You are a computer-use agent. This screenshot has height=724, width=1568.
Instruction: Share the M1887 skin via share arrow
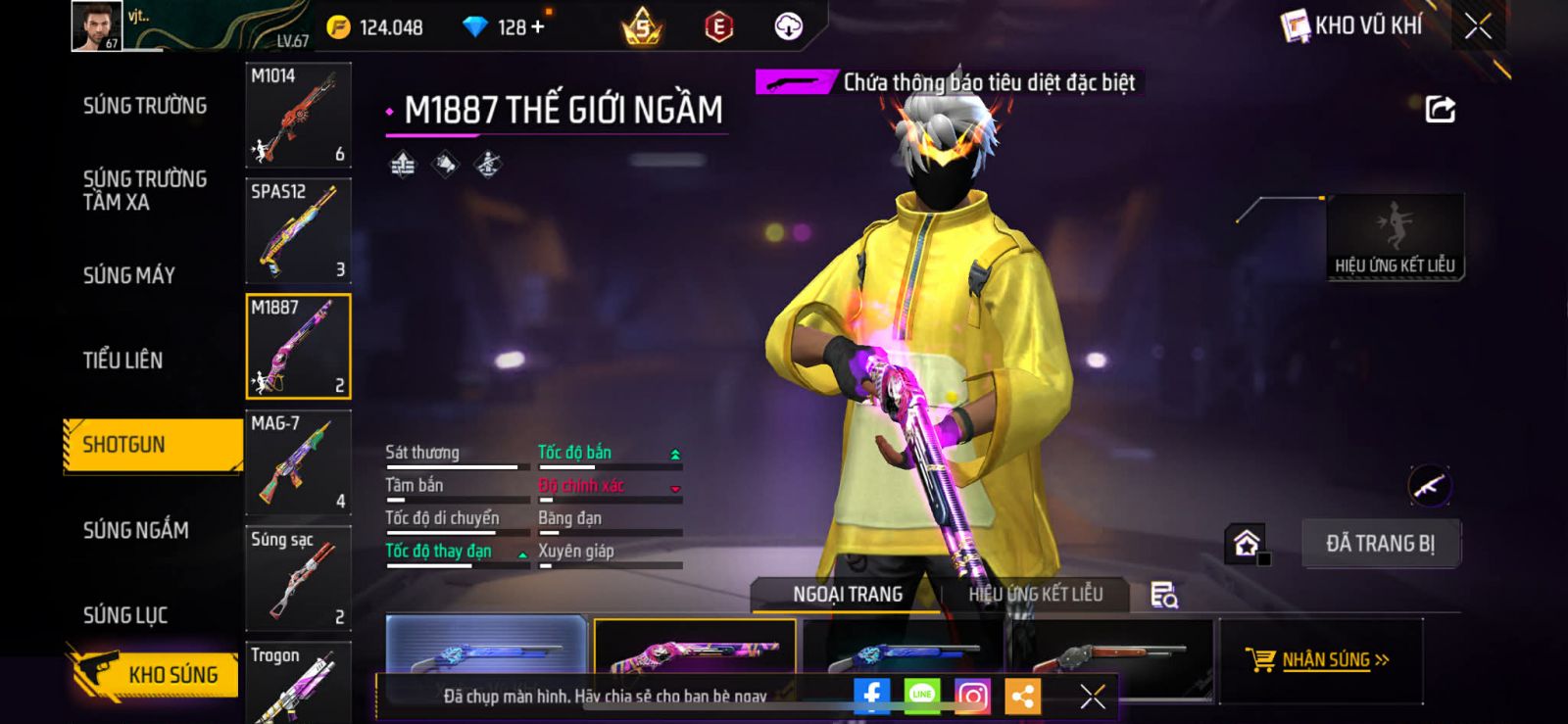pos(1440,109)
